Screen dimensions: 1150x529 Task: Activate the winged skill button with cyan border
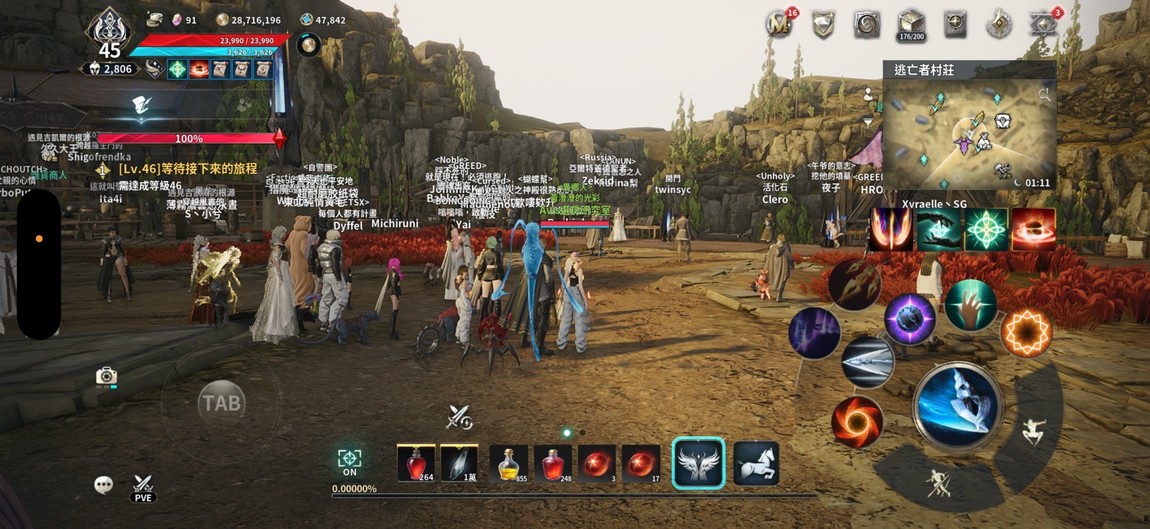pos(697,463)
